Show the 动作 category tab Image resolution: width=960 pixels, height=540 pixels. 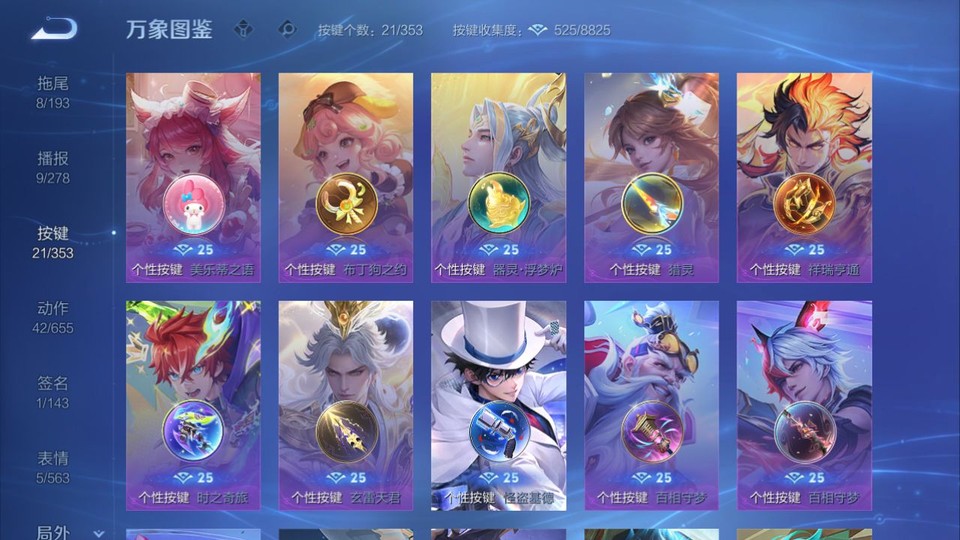pyautogui.click(x=53, y=317)
